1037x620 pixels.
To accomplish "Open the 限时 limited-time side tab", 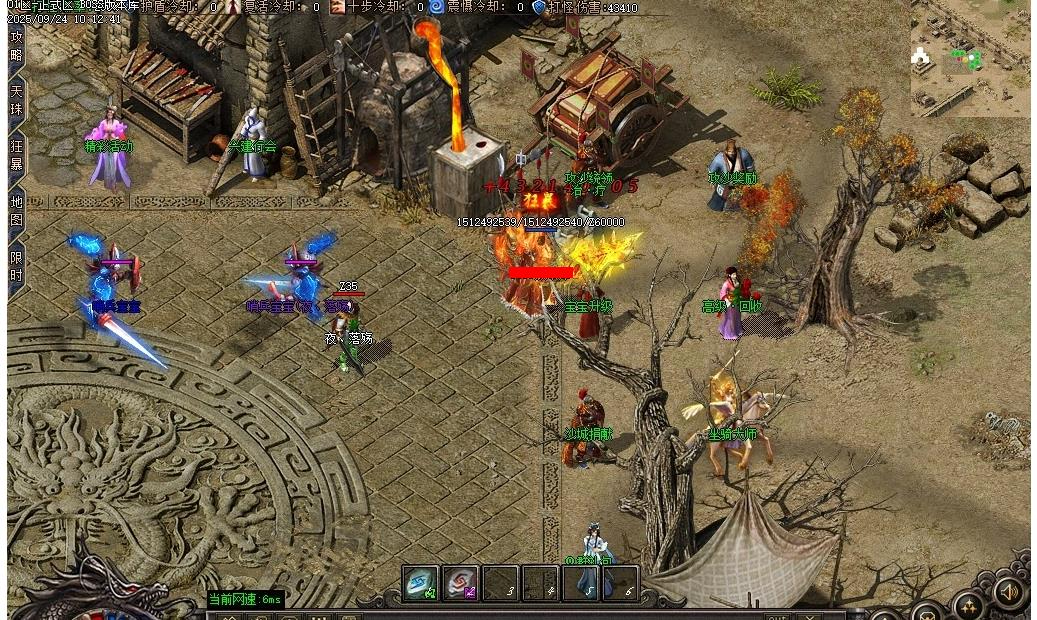I will tap(16, 266).
